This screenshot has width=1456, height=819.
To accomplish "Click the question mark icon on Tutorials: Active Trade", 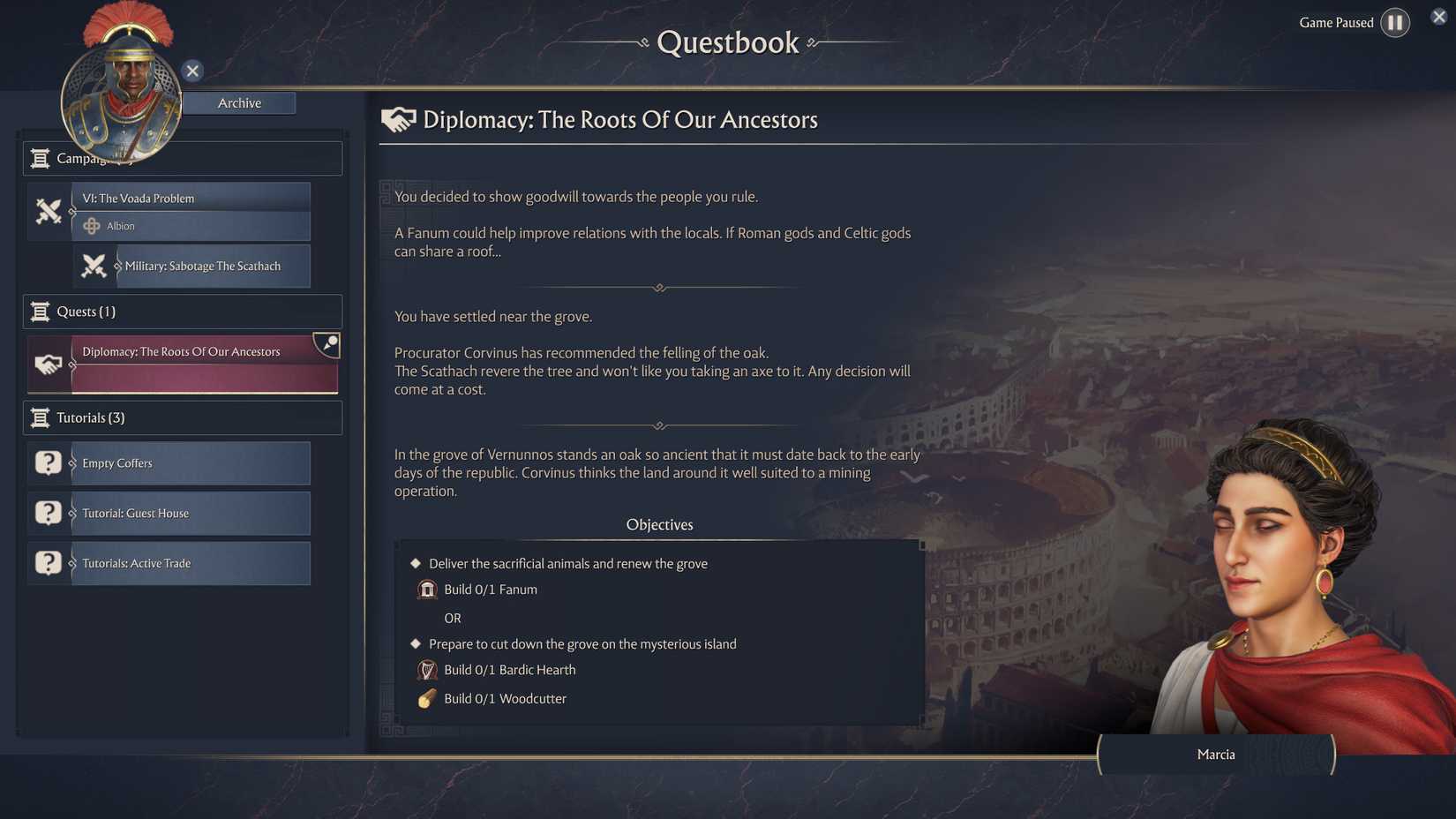I will coord(48,563).
